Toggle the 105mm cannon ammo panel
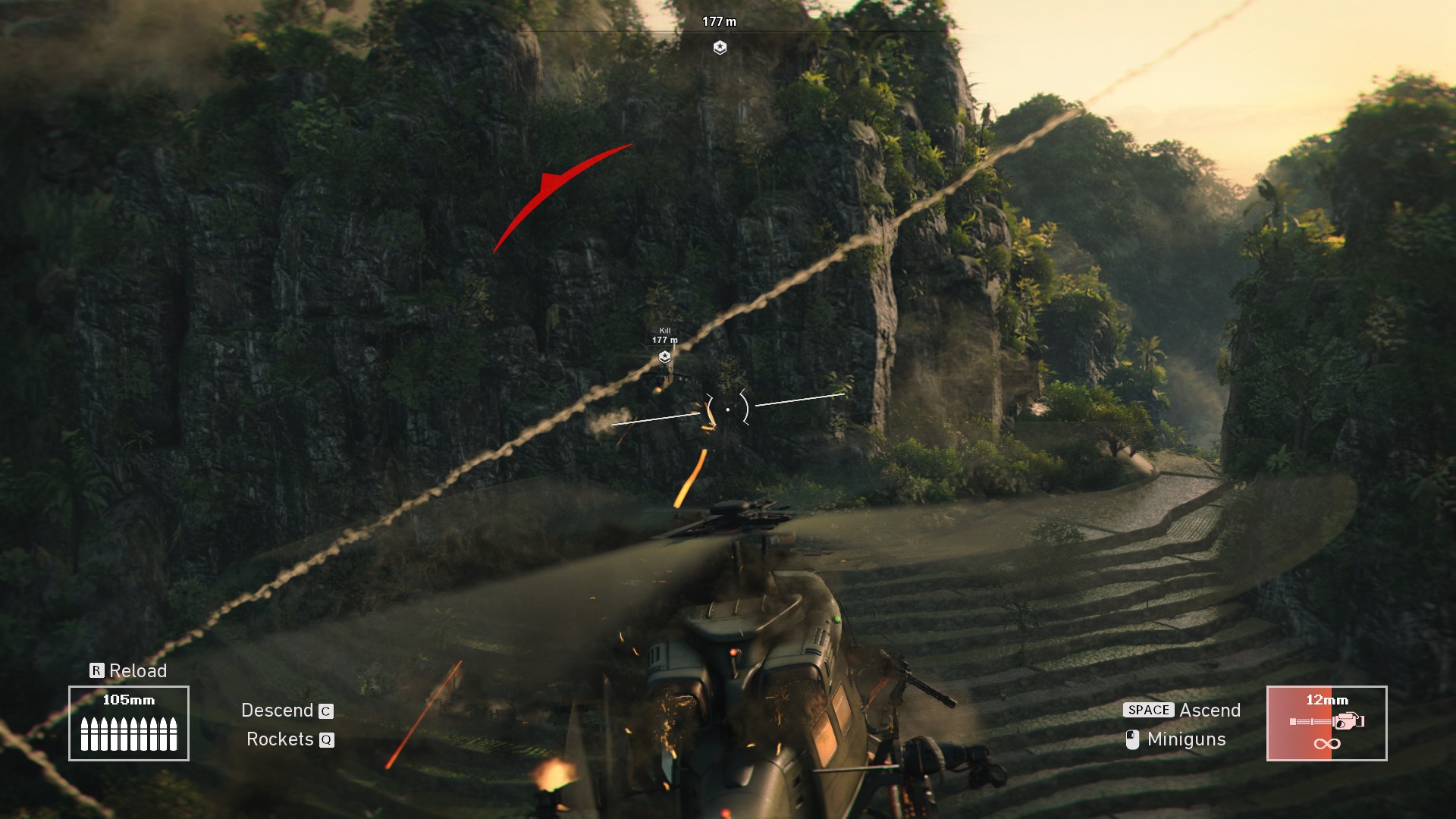1456x819 pixels. click(129, 723)
